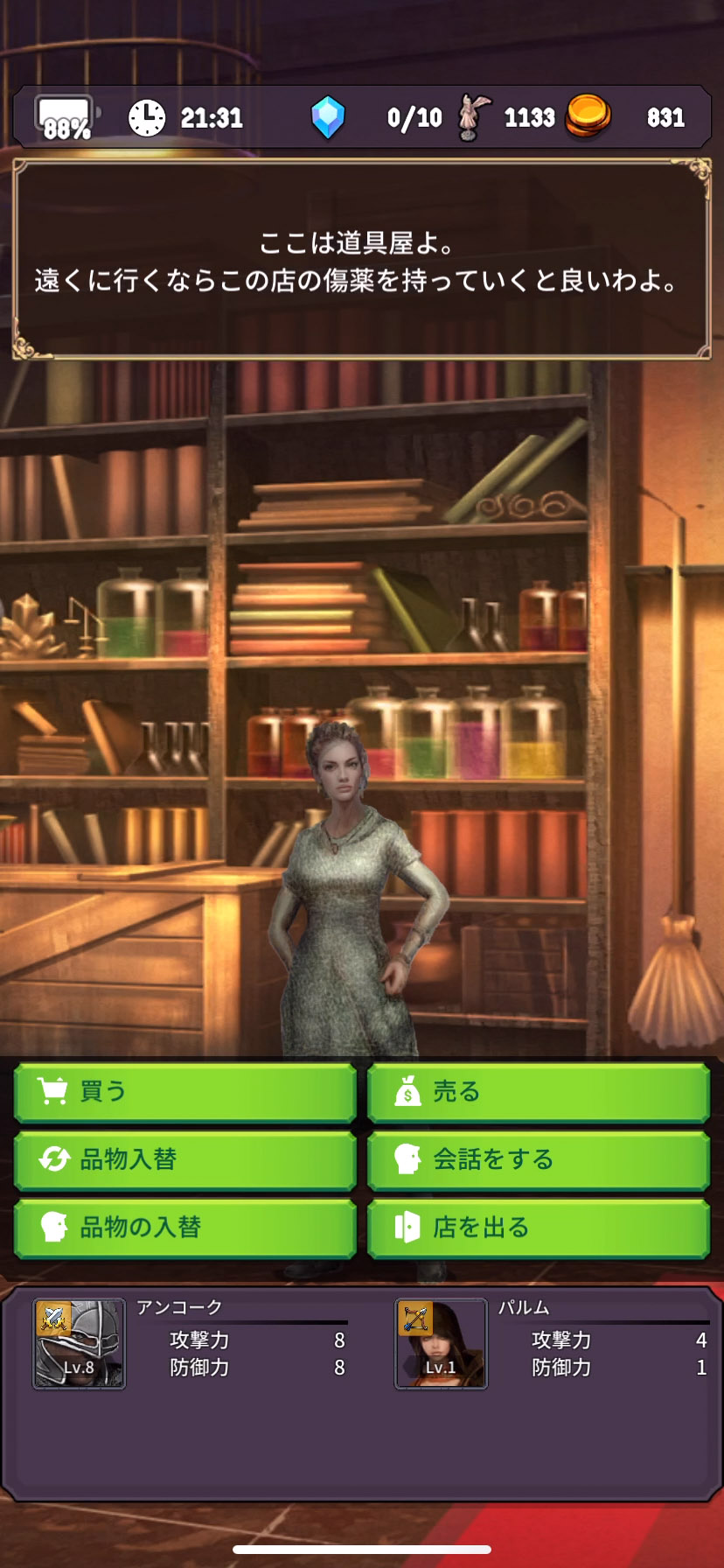Select the パルム archer portrait
This screenshot has height=1568, width=724.
[x=441, y=1343]
